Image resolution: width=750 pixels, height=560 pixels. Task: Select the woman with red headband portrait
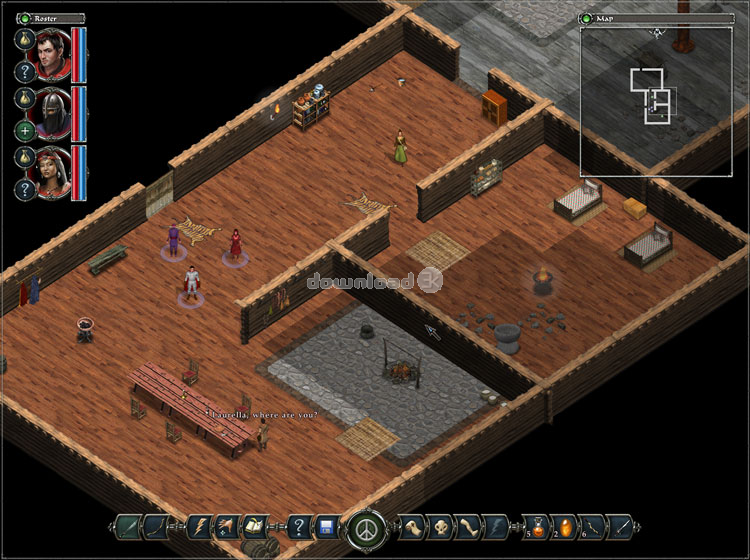click(x=50, y=174)
